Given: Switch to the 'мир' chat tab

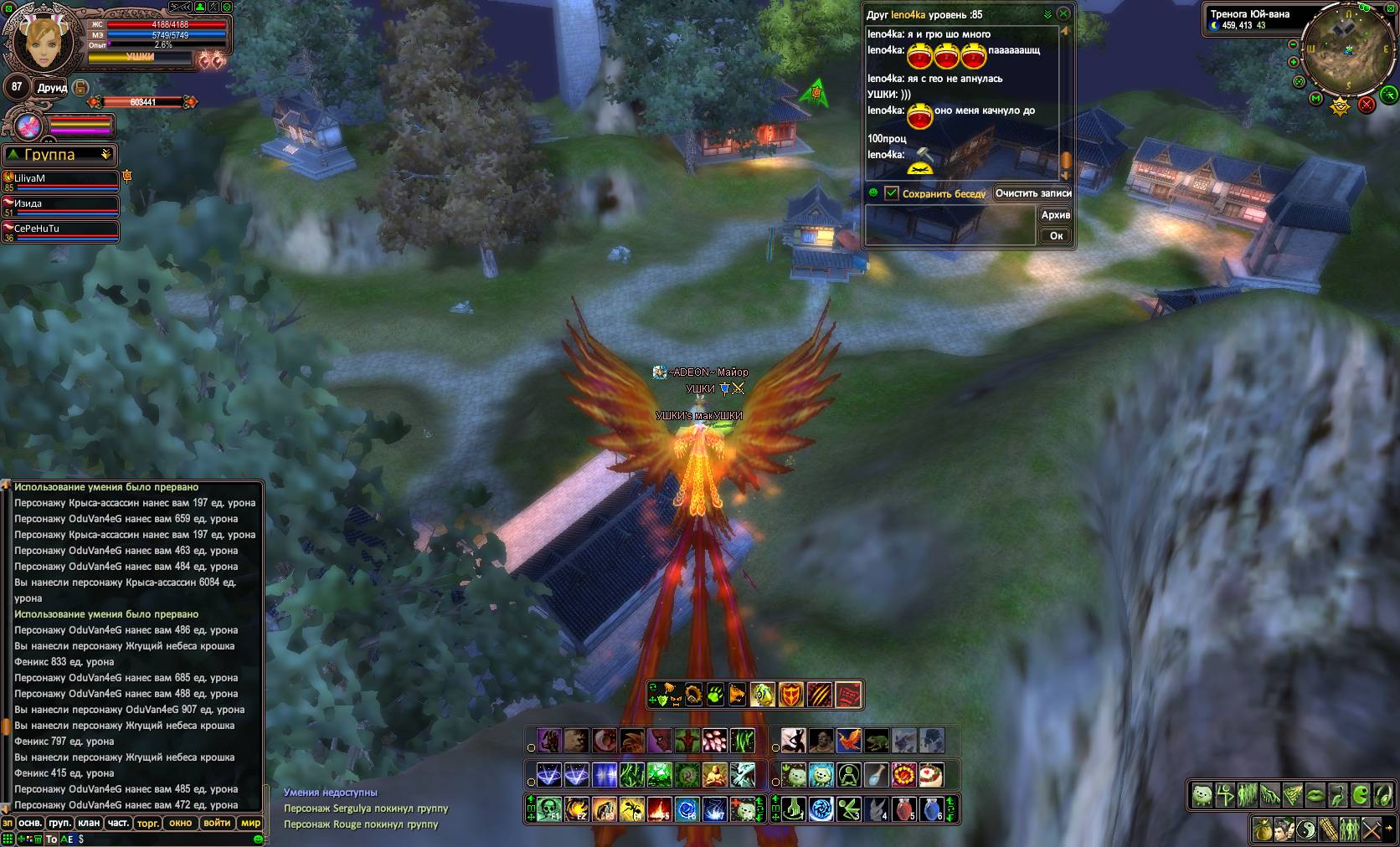Looking at the screenshot, I should point(250,823).
